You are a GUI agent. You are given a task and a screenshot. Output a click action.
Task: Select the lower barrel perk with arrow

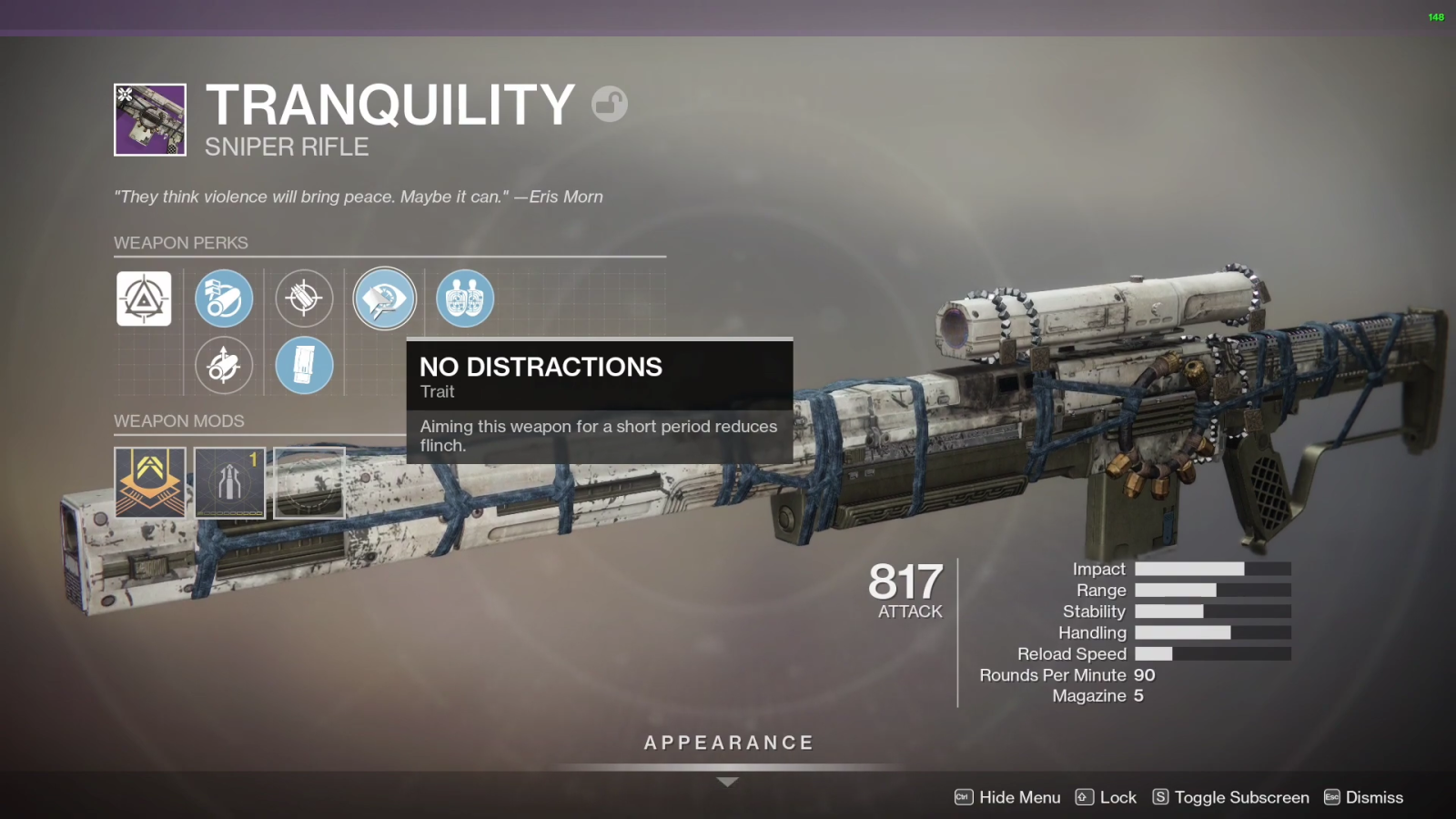point(224,366)
